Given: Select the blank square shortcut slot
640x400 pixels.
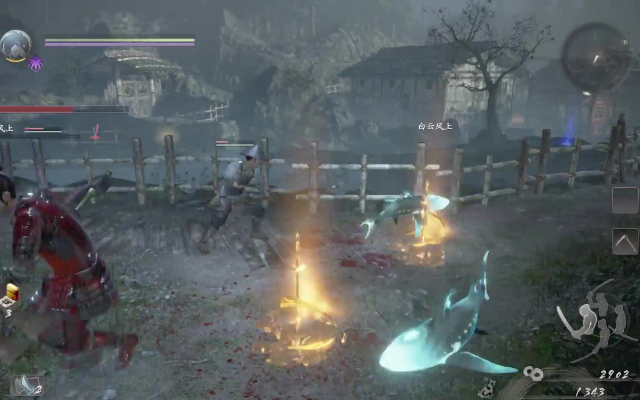Looking at the screenshot, I should click(x=625, y=200).
